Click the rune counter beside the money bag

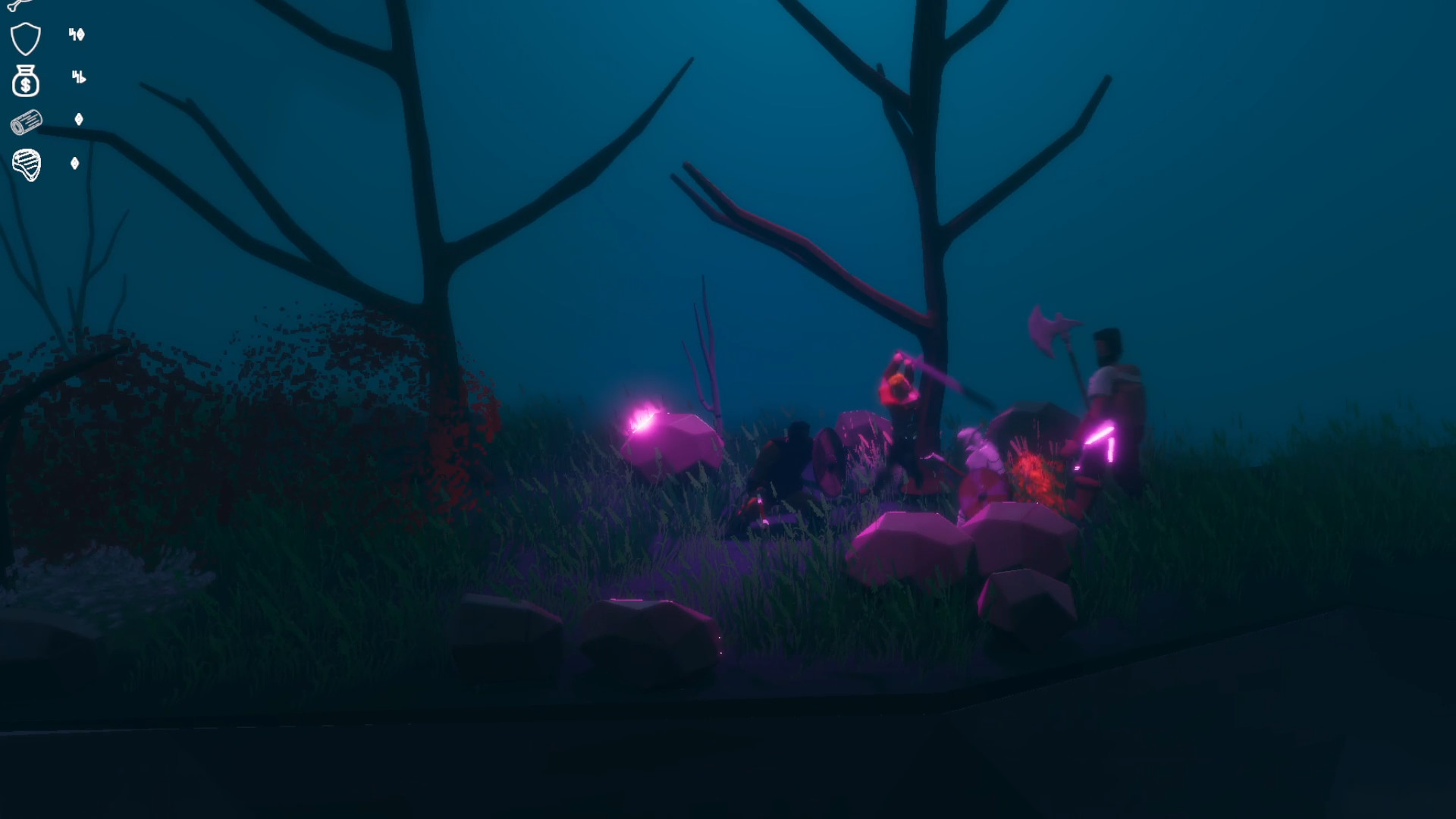(x=78, y=77)
